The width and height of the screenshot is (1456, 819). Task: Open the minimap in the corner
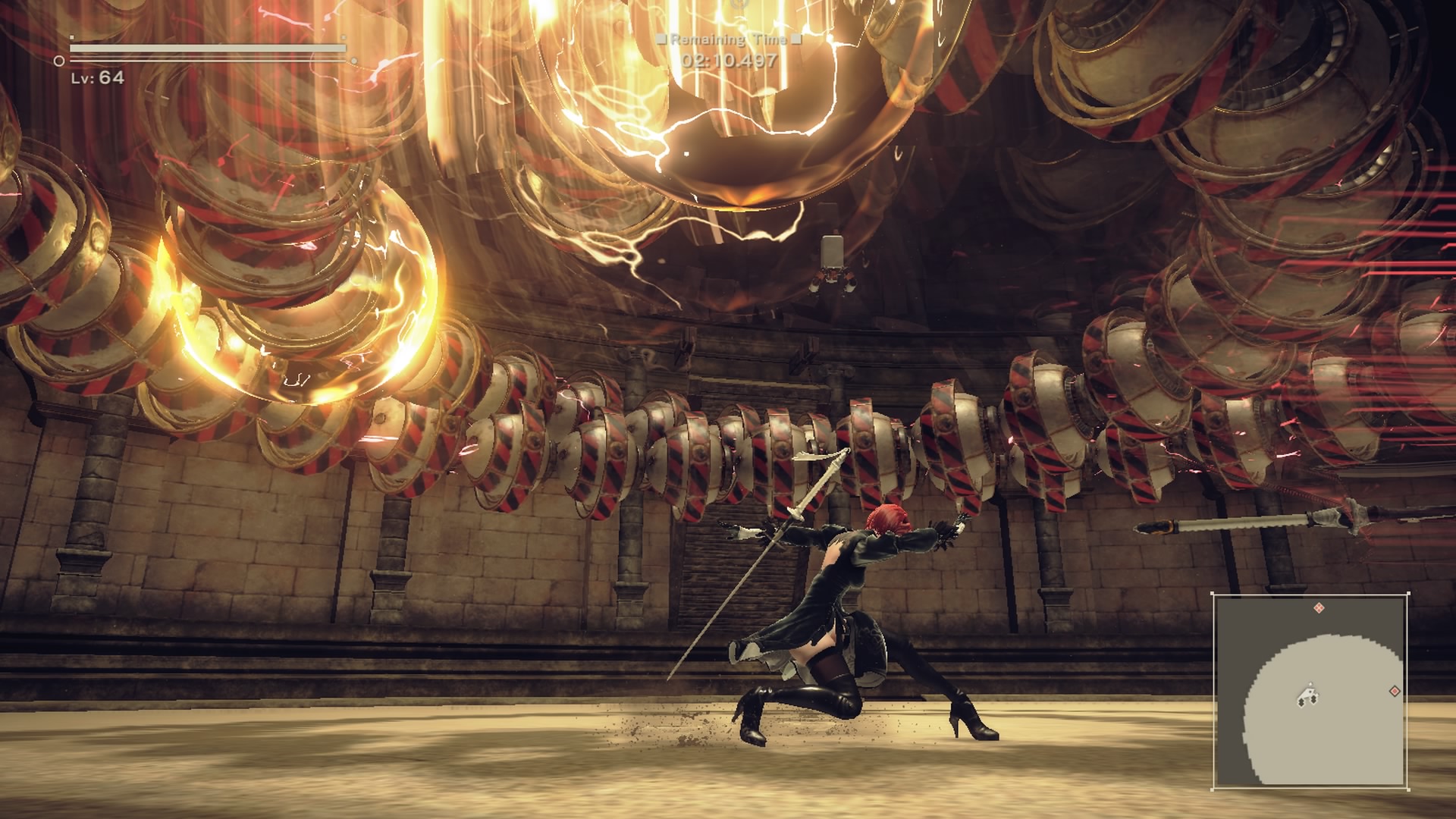click(1310, 691)
